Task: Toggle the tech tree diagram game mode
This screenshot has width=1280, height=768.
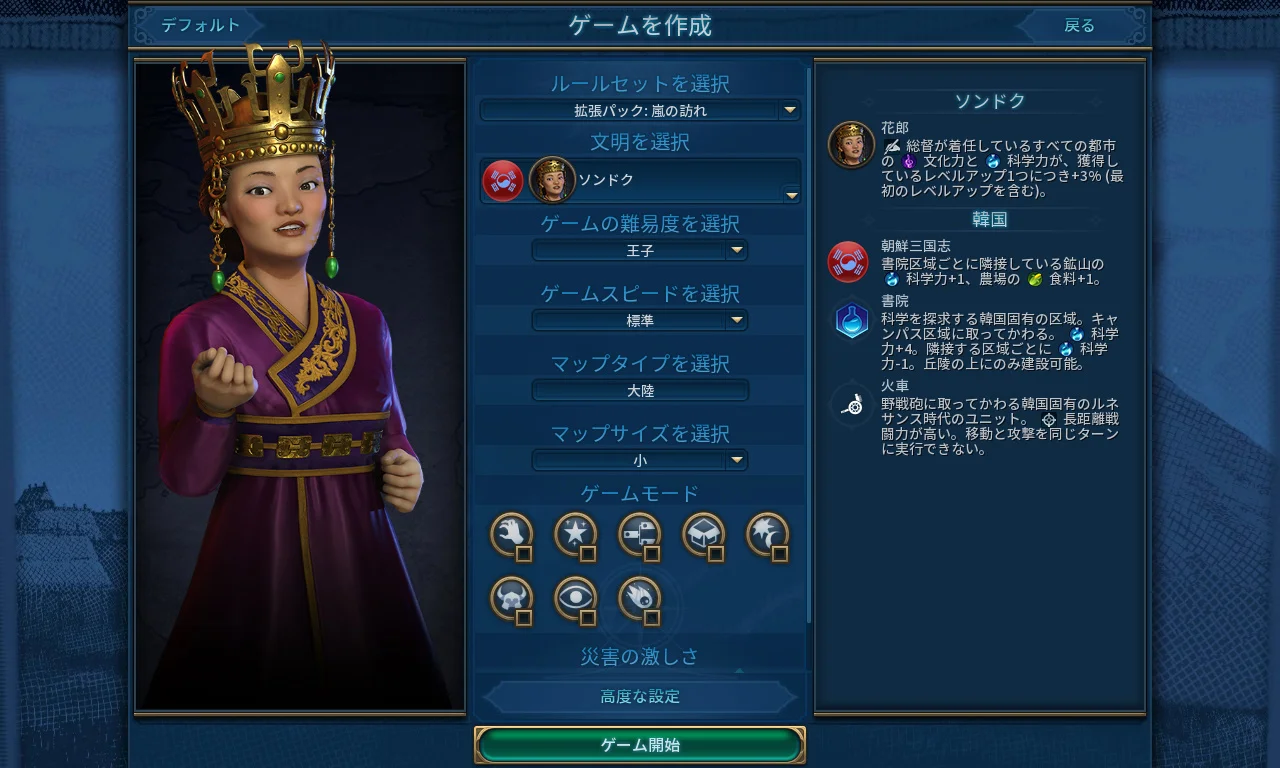Action: (x=640, y=535)
